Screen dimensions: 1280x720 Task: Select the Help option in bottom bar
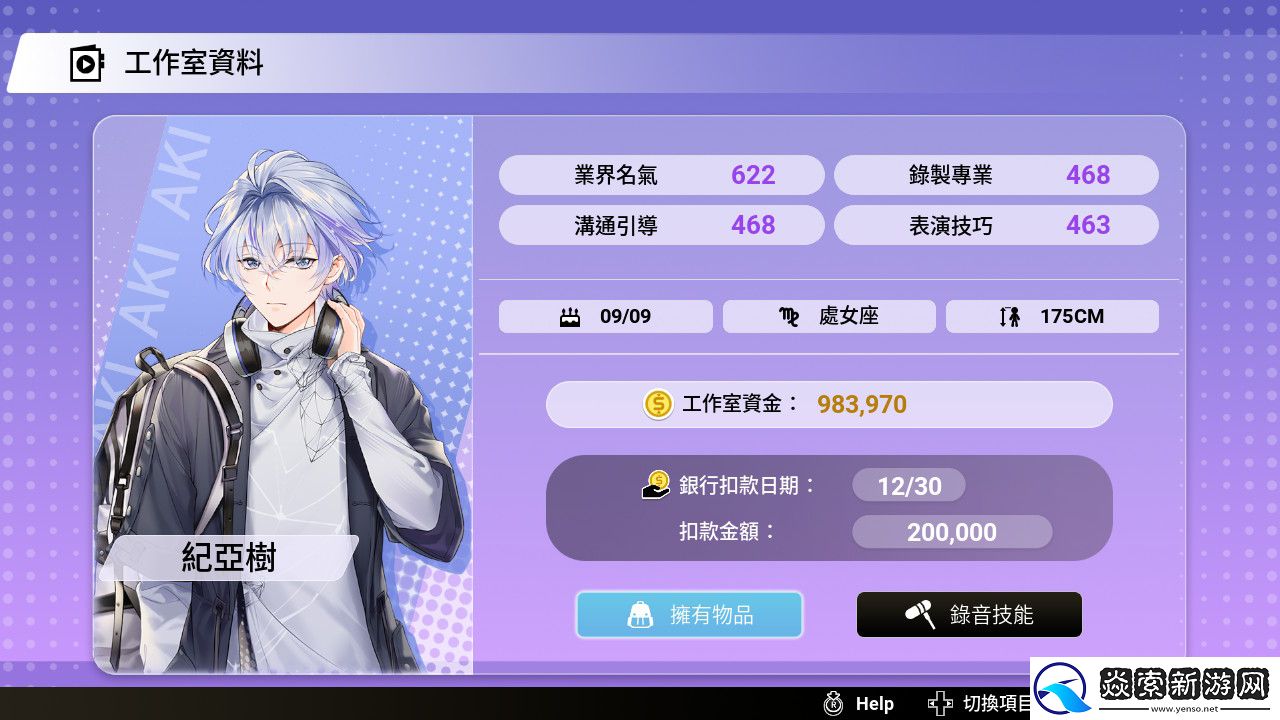[x=872, y=703]
